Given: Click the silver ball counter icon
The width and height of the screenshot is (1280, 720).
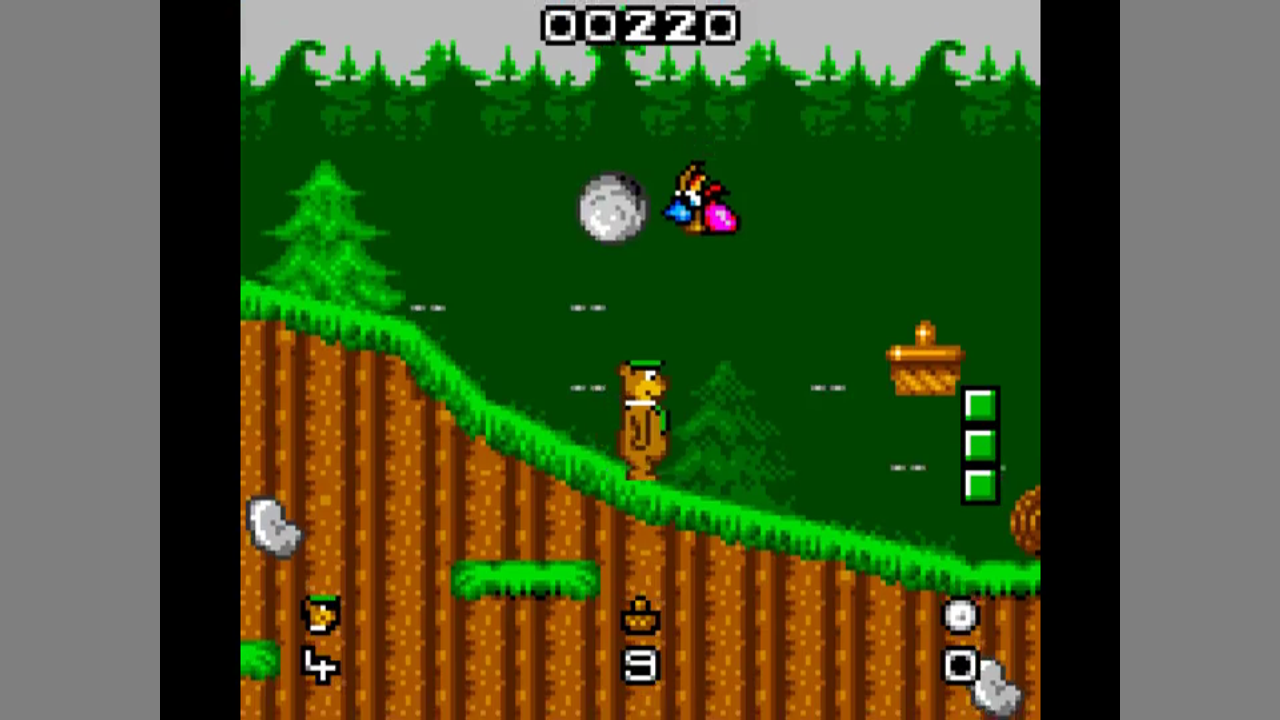Looking at the screenshot, I should [x=960, y=616].
